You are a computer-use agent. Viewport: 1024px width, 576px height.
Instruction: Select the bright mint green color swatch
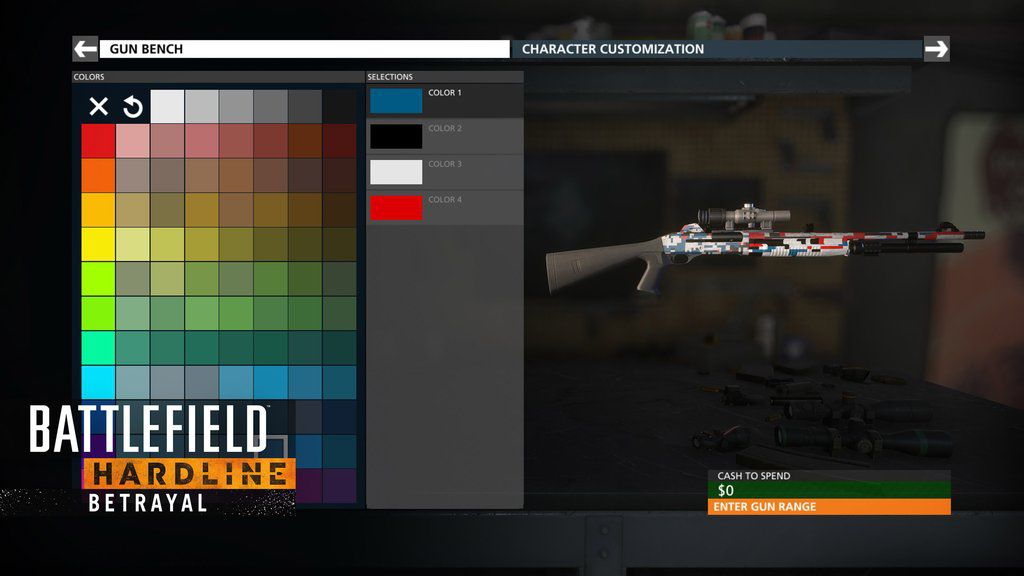[98, 348]
